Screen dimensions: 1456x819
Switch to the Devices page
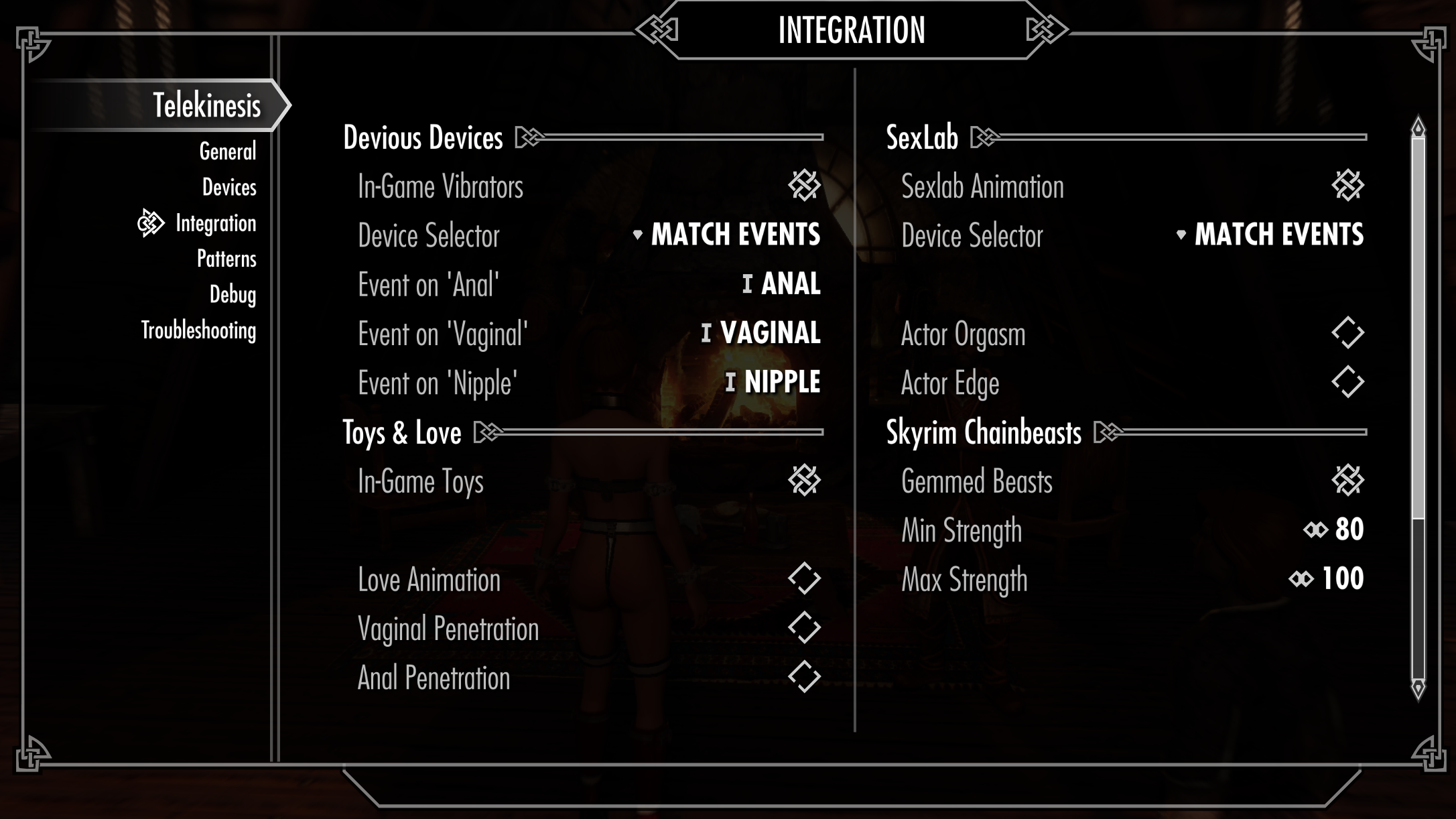point(228,188)
